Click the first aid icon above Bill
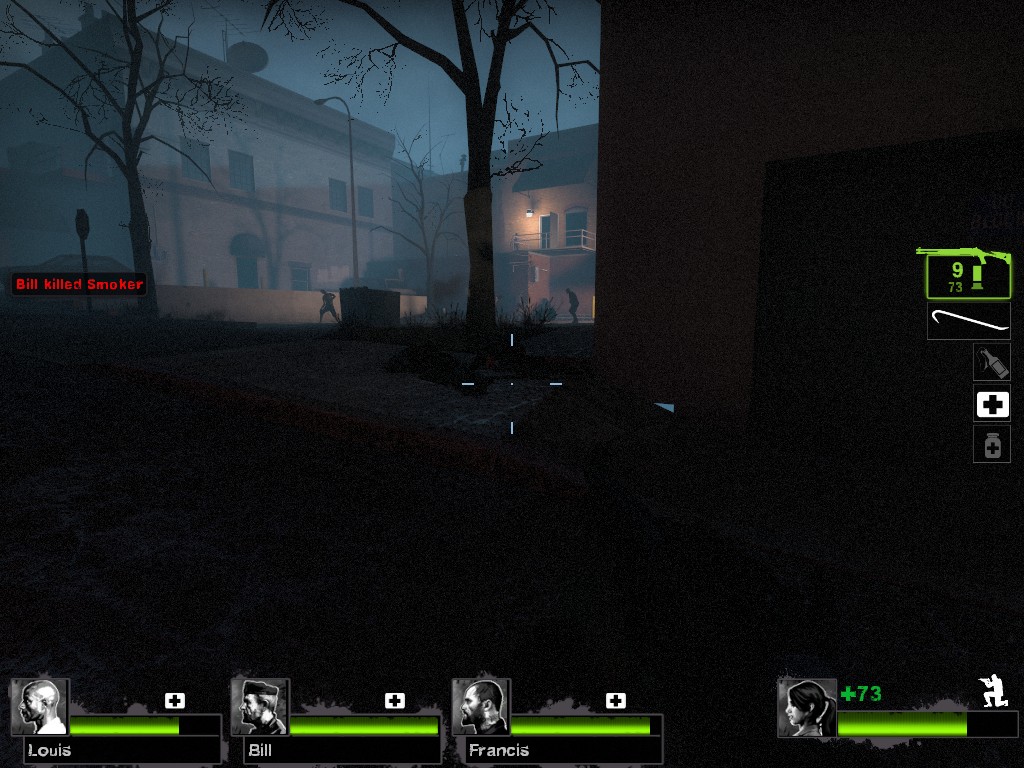1024x768 pixels. [395, 701]
